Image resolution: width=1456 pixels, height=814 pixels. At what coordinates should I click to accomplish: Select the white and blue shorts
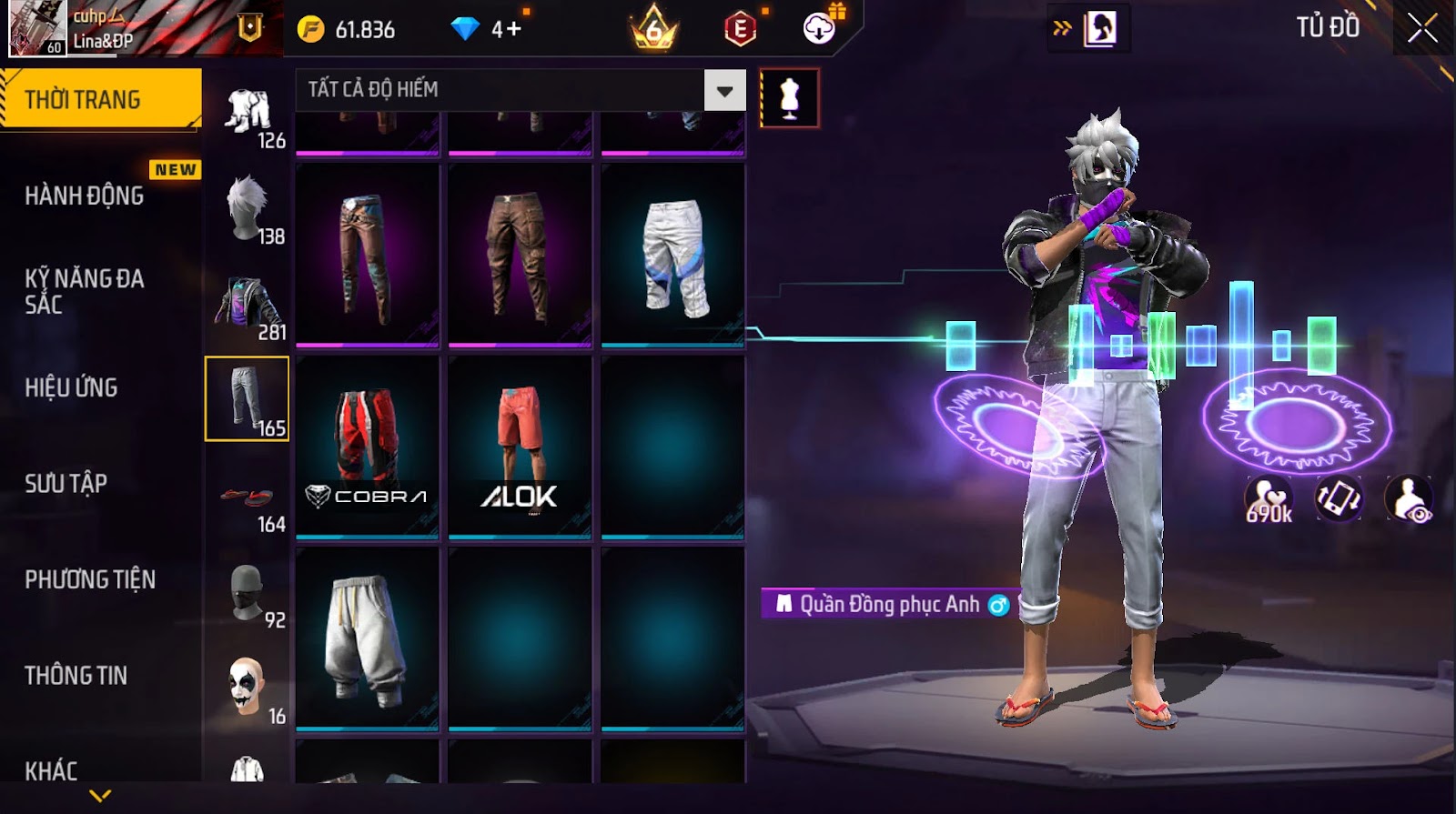click(x=672, y=255)
